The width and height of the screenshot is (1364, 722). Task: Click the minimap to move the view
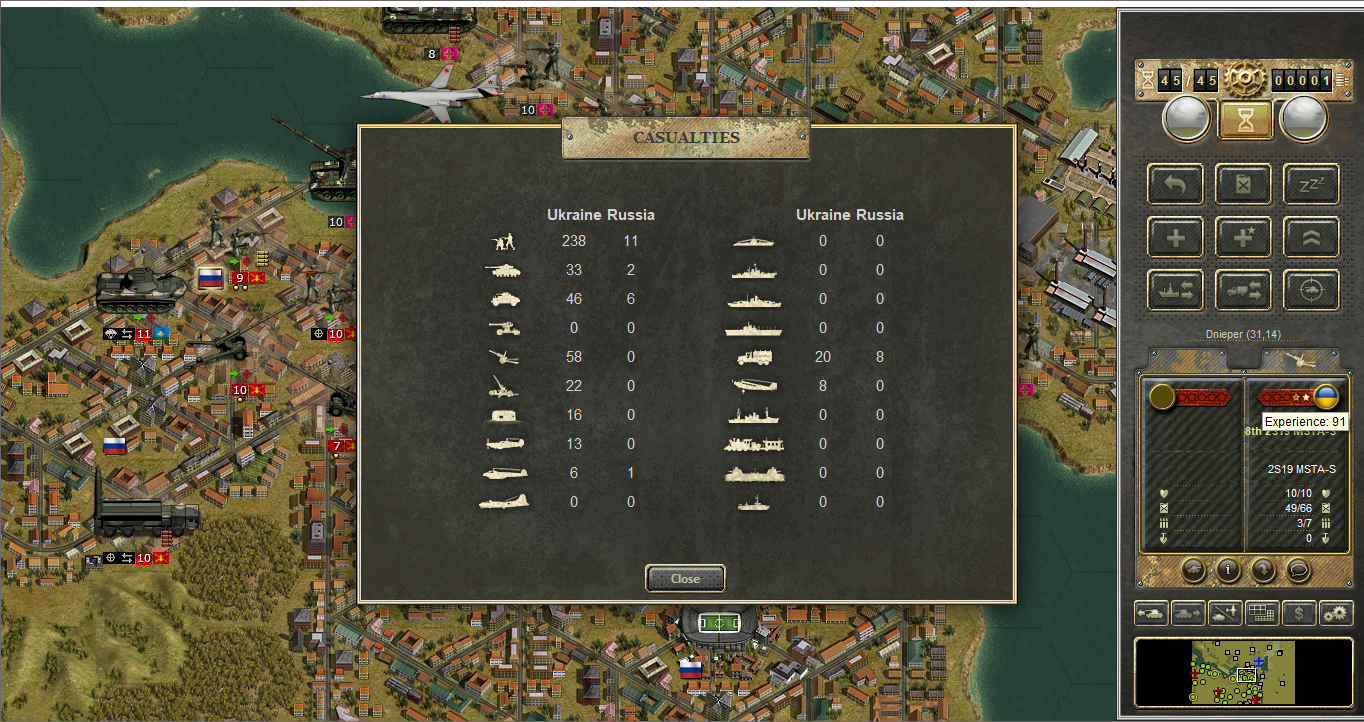(1243, 672)
